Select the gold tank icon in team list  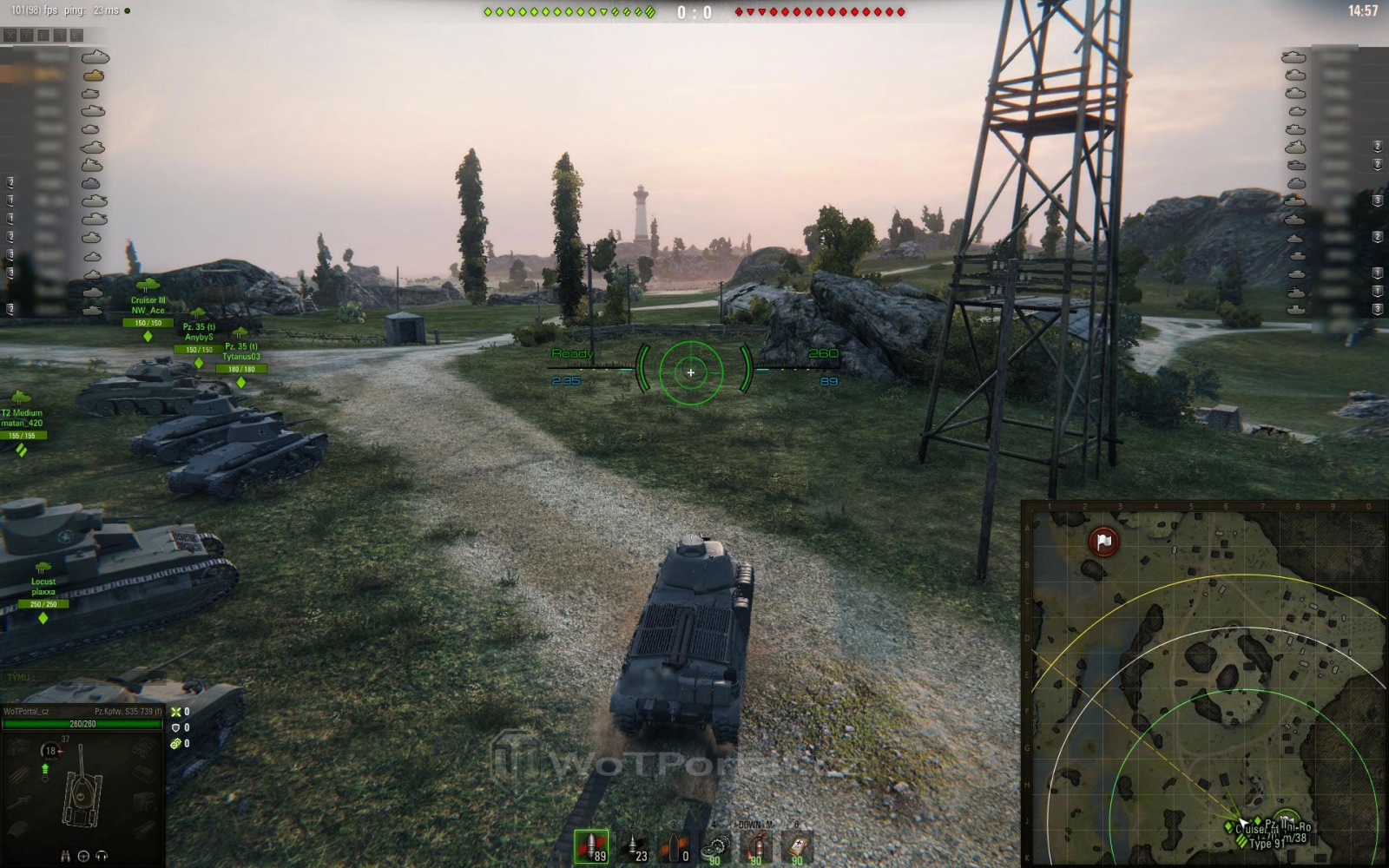tap(94, 76)
